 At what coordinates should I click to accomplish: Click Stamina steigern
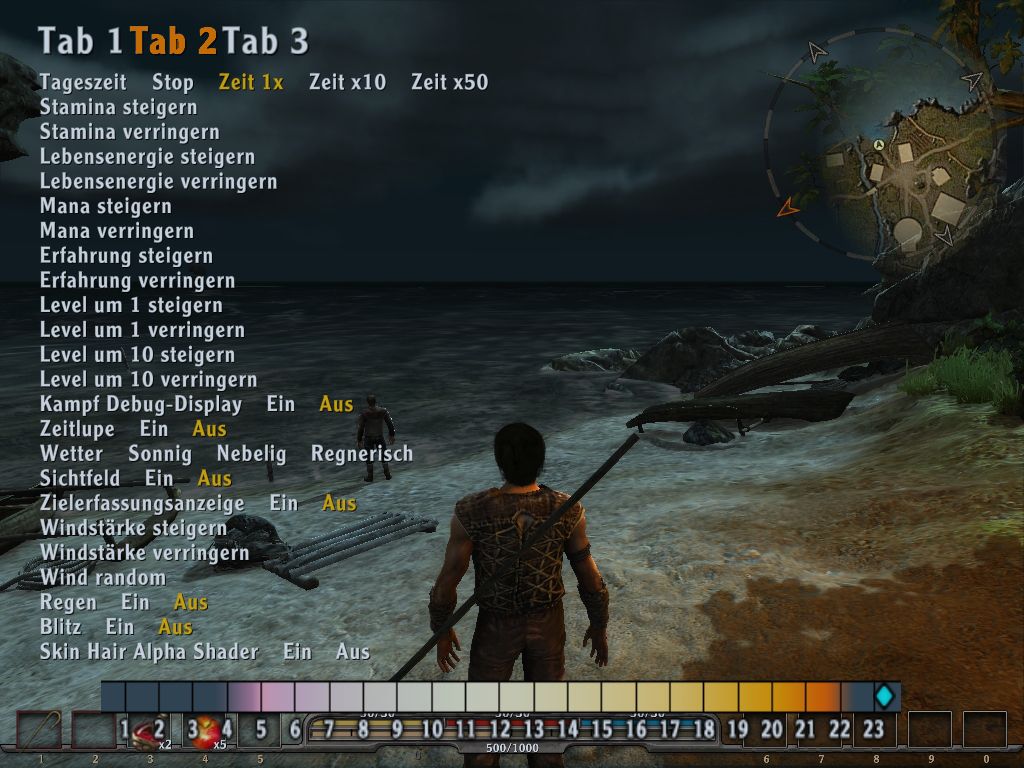pos(118,107)
